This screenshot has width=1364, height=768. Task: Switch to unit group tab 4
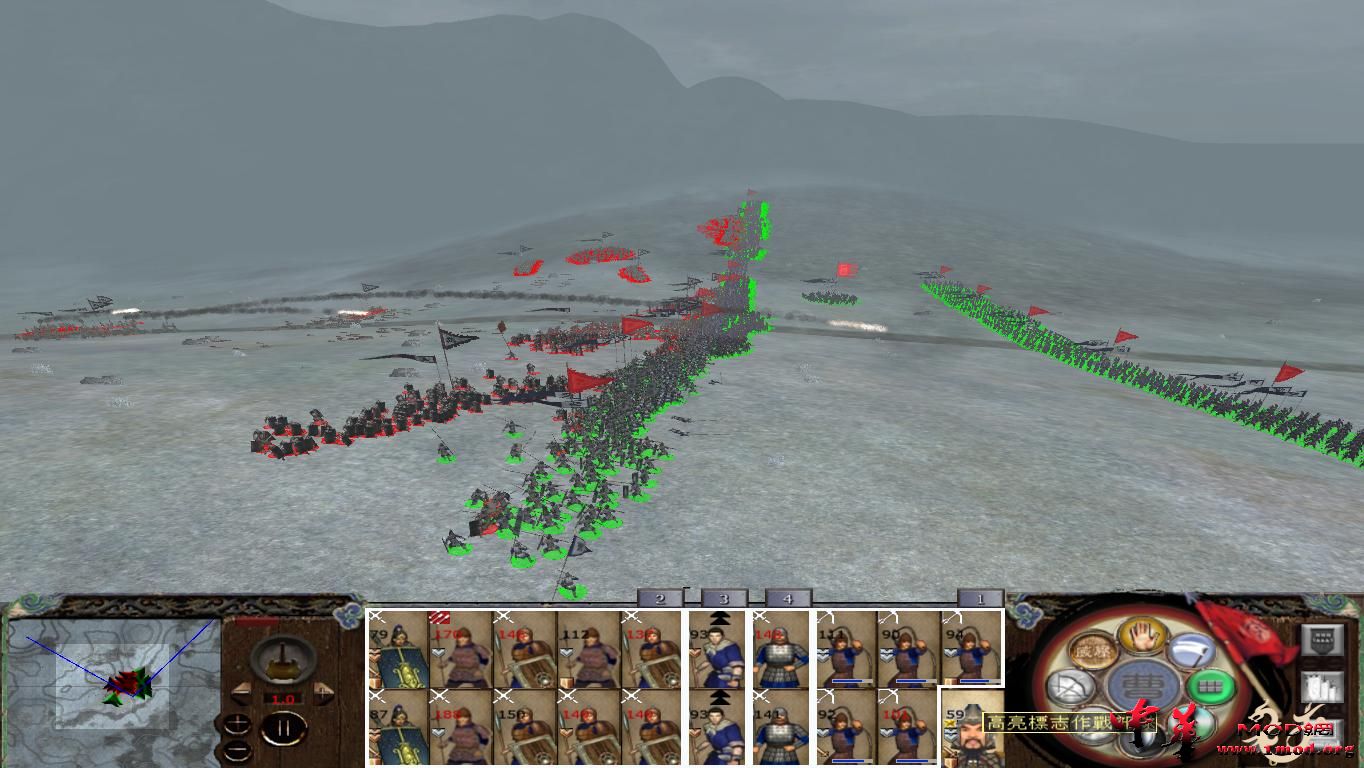tap(788, 598)
